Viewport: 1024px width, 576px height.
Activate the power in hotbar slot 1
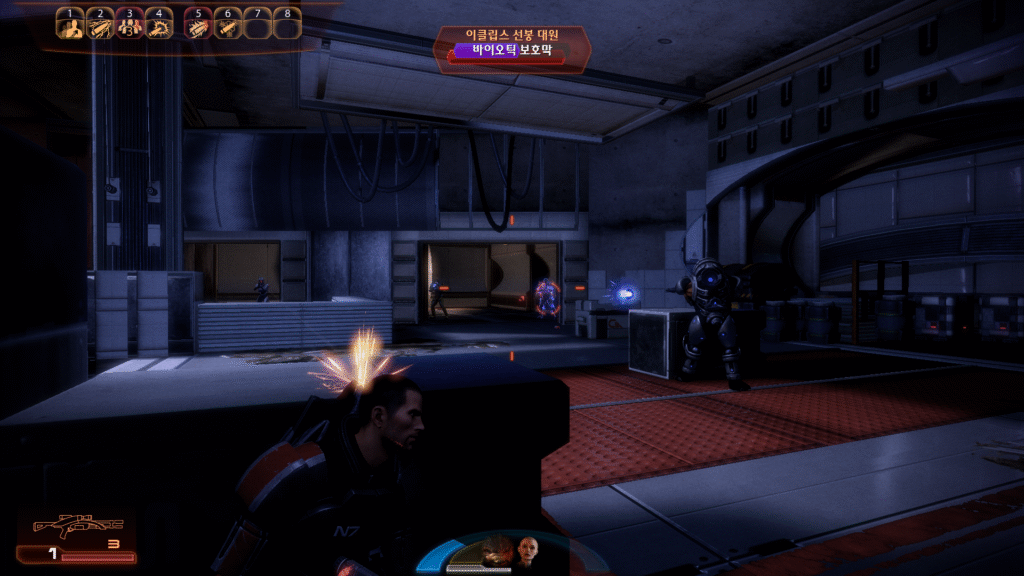tap(70, 26)
